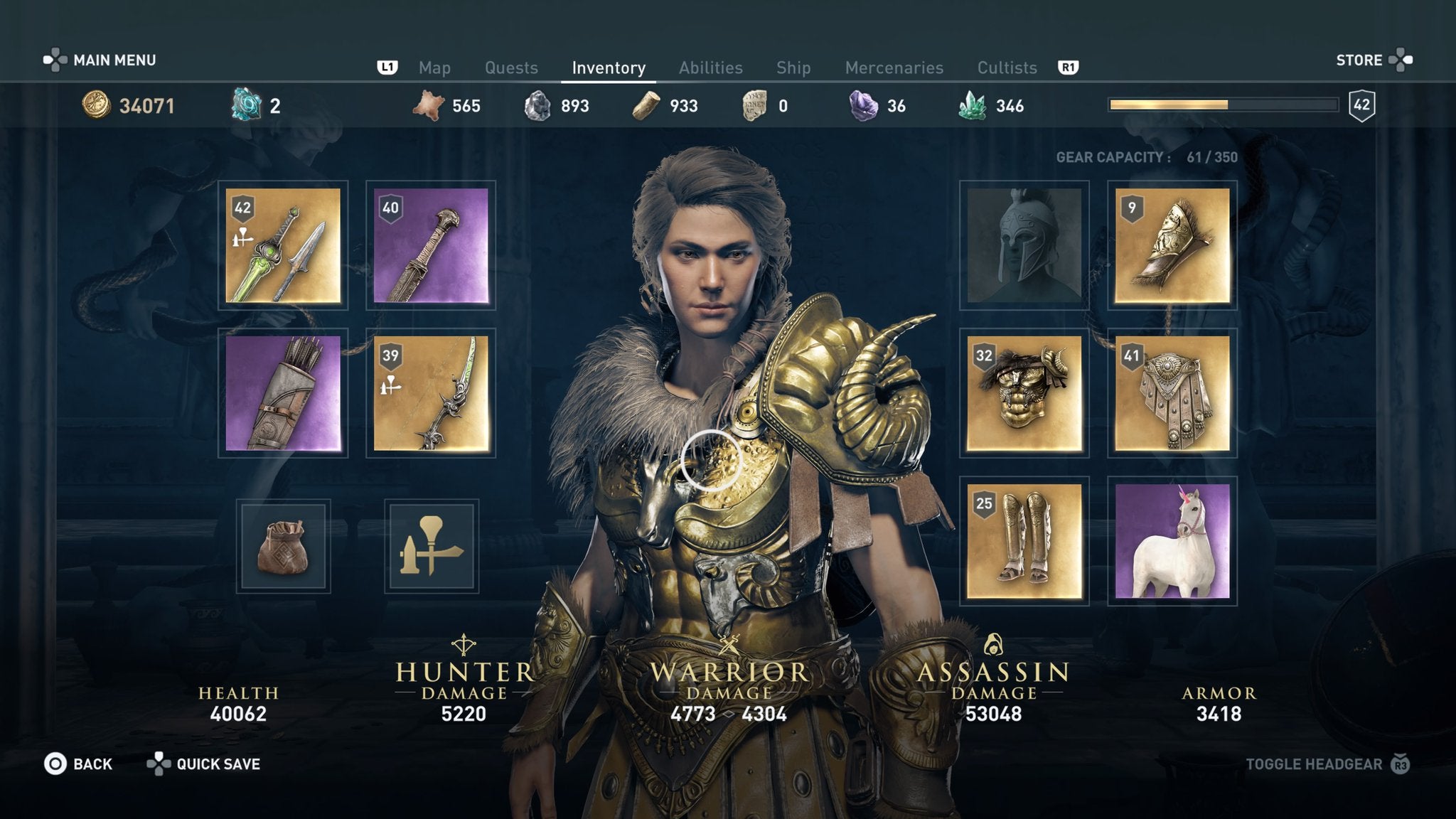The height and width of the screenshot is (819, 1456).
Task: Switch to the Inventory tab
Action: coord(608,68)
